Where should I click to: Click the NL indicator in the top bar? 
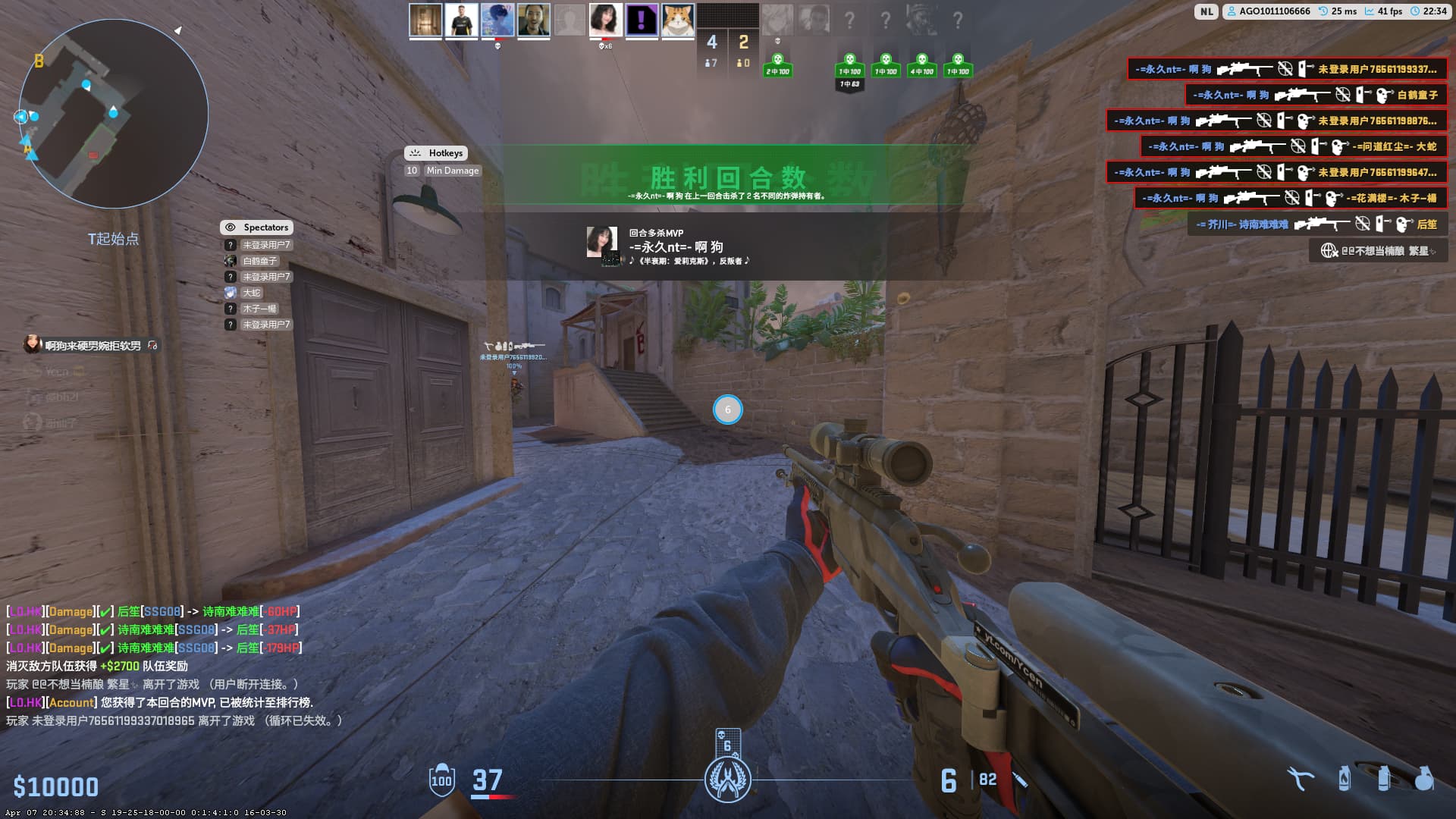click(1206, 11)
